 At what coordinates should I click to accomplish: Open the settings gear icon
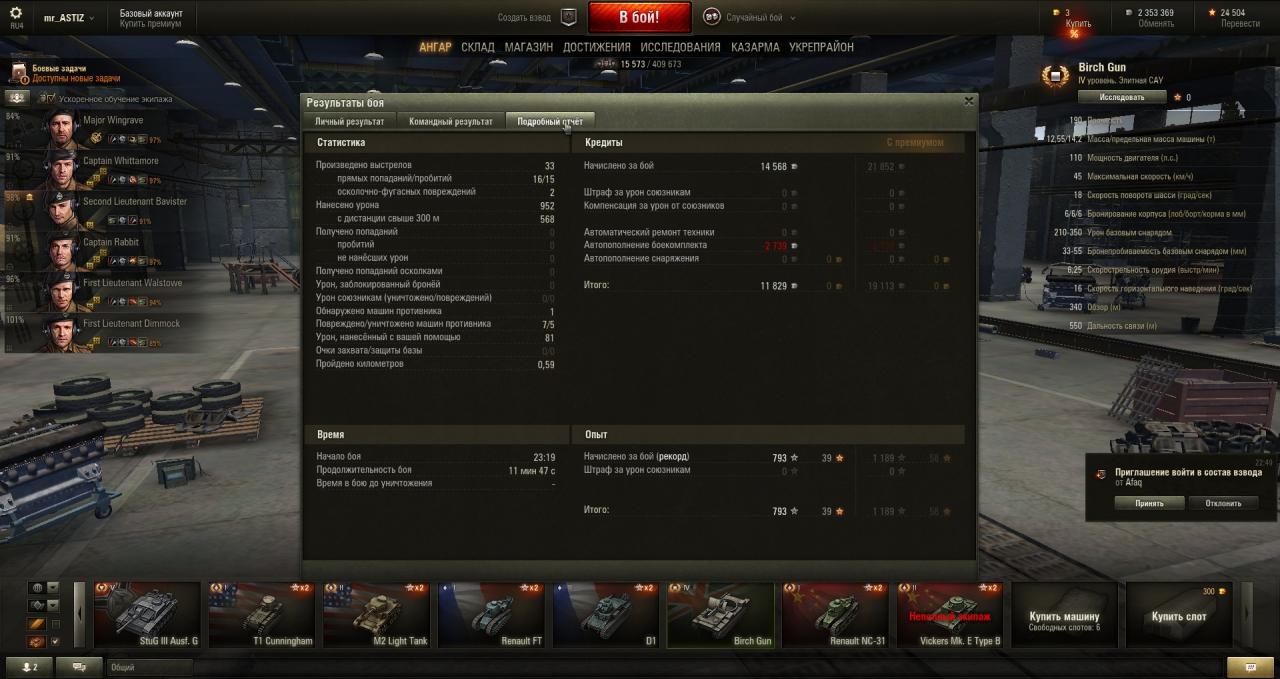(15, 13)
